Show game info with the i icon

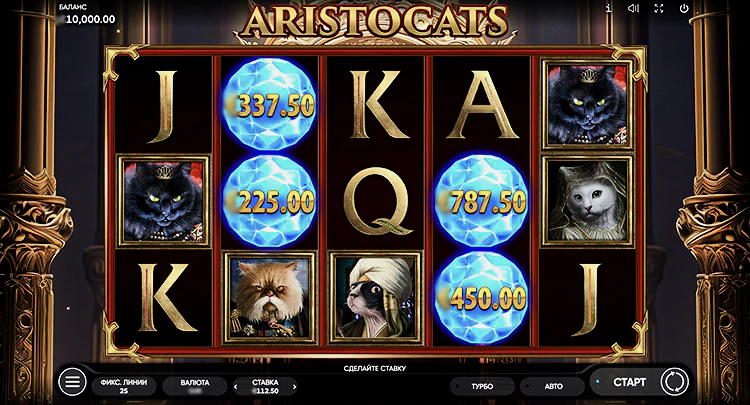608,8
